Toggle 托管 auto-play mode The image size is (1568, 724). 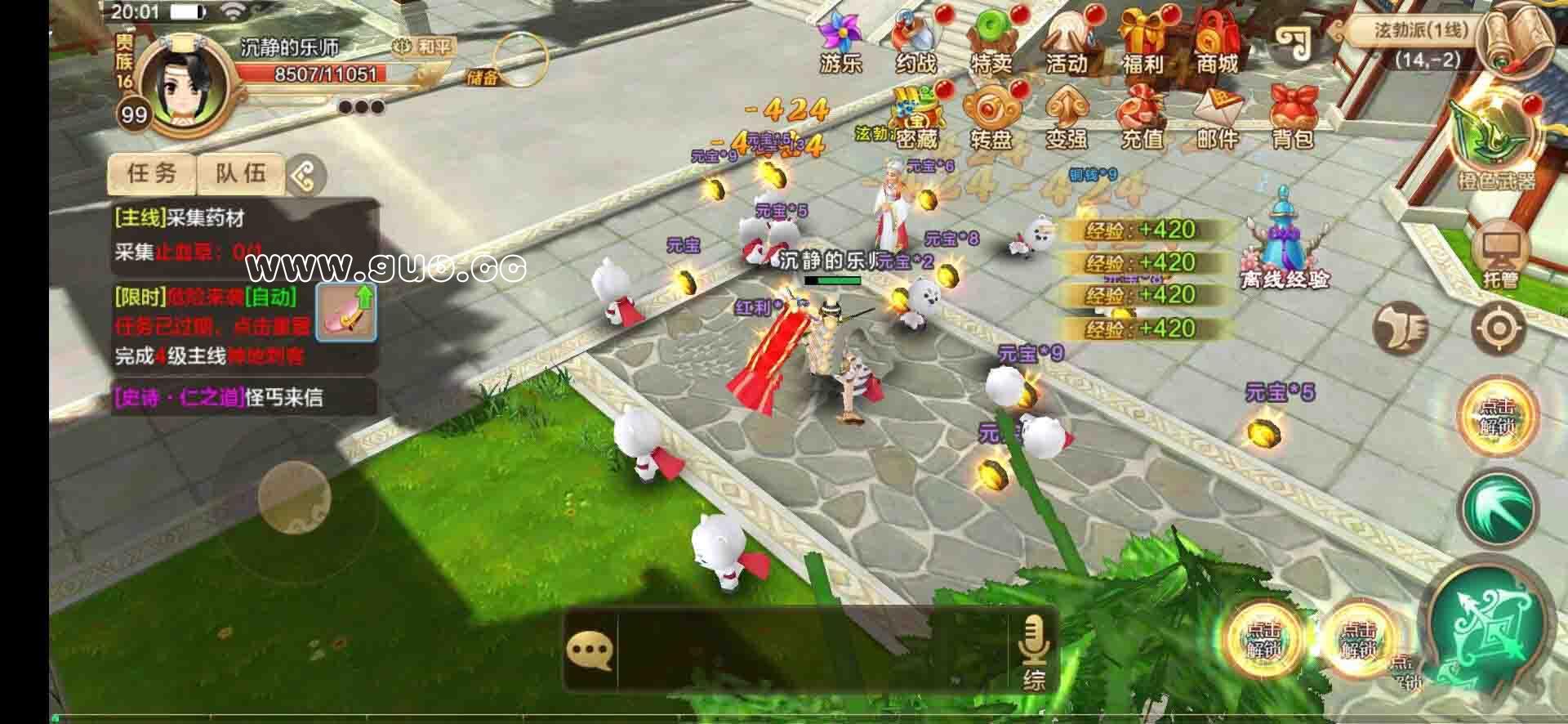pos(1499,255)
